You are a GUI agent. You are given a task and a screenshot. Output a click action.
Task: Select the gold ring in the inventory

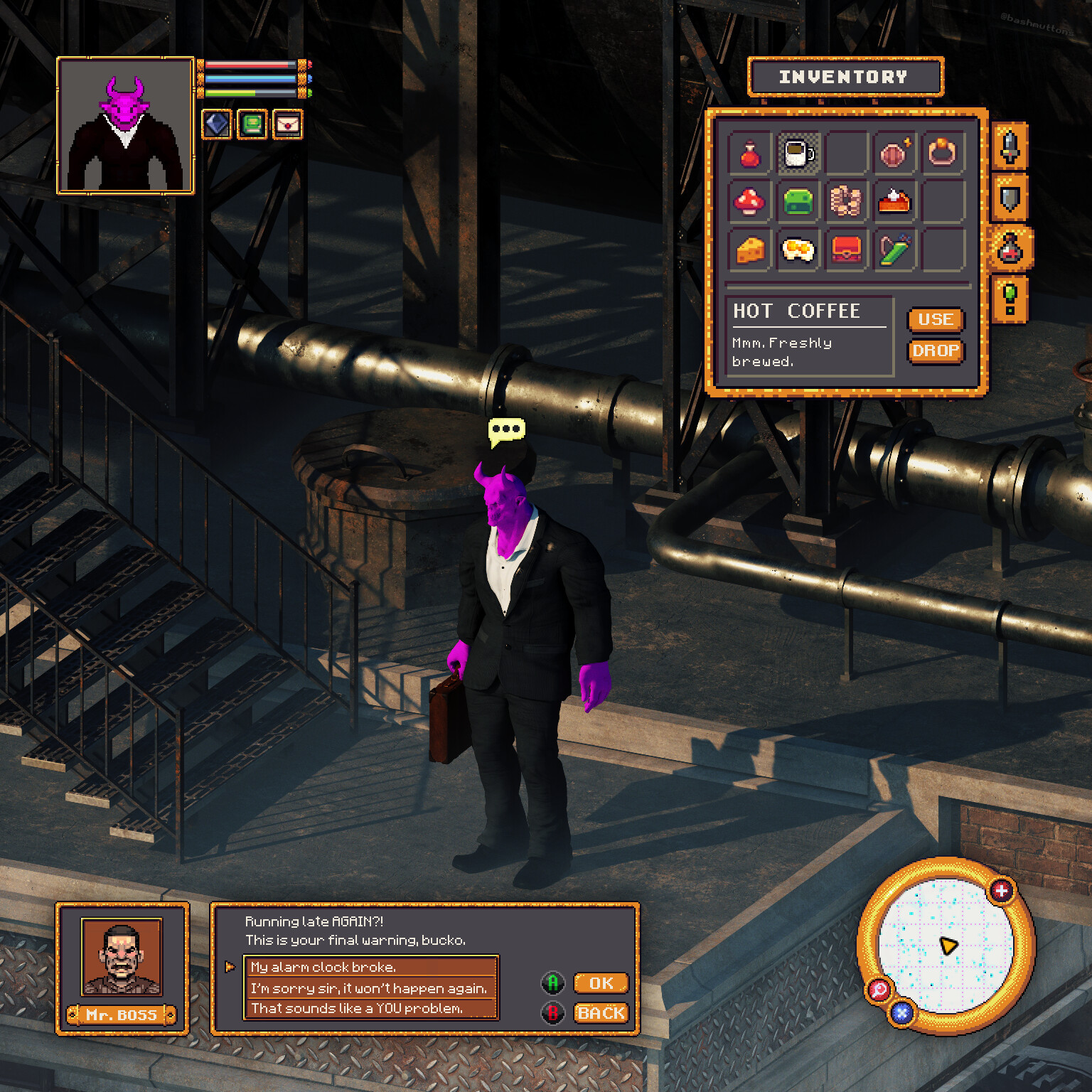(942, 153)
